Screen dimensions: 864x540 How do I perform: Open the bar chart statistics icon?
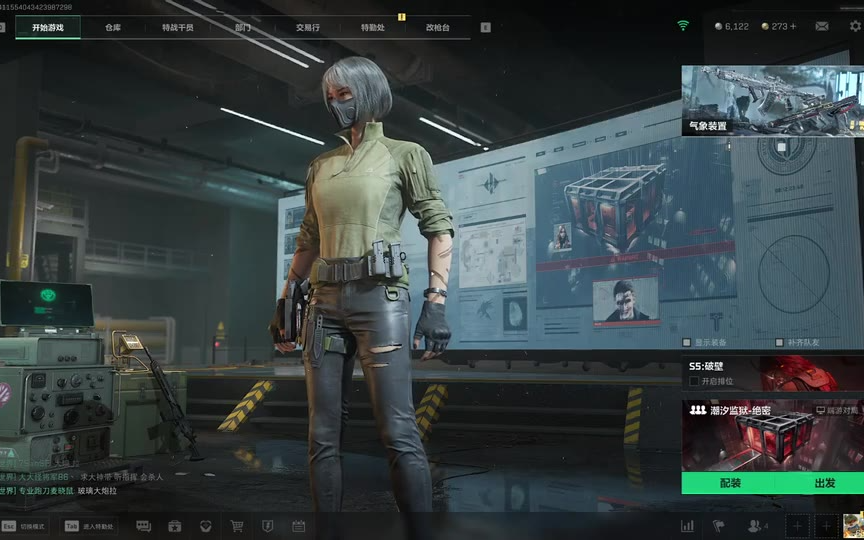687,526
